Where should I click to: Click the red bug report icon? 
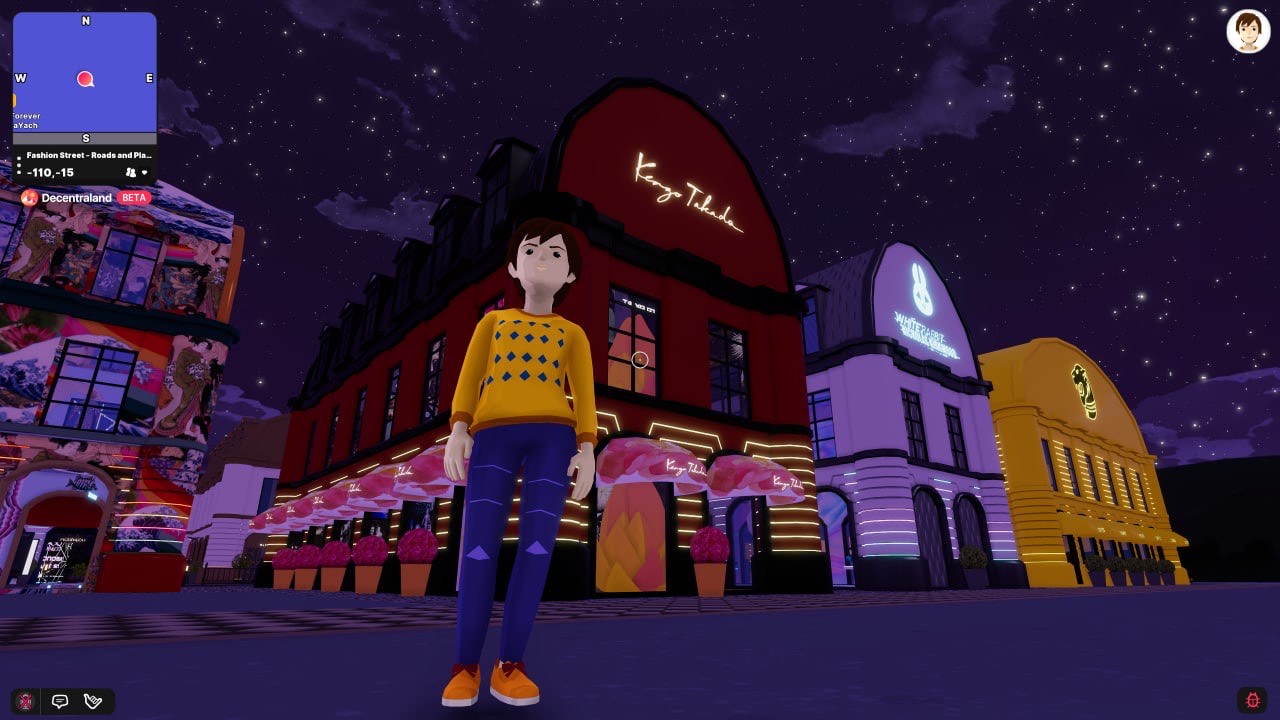(1252, 700)
